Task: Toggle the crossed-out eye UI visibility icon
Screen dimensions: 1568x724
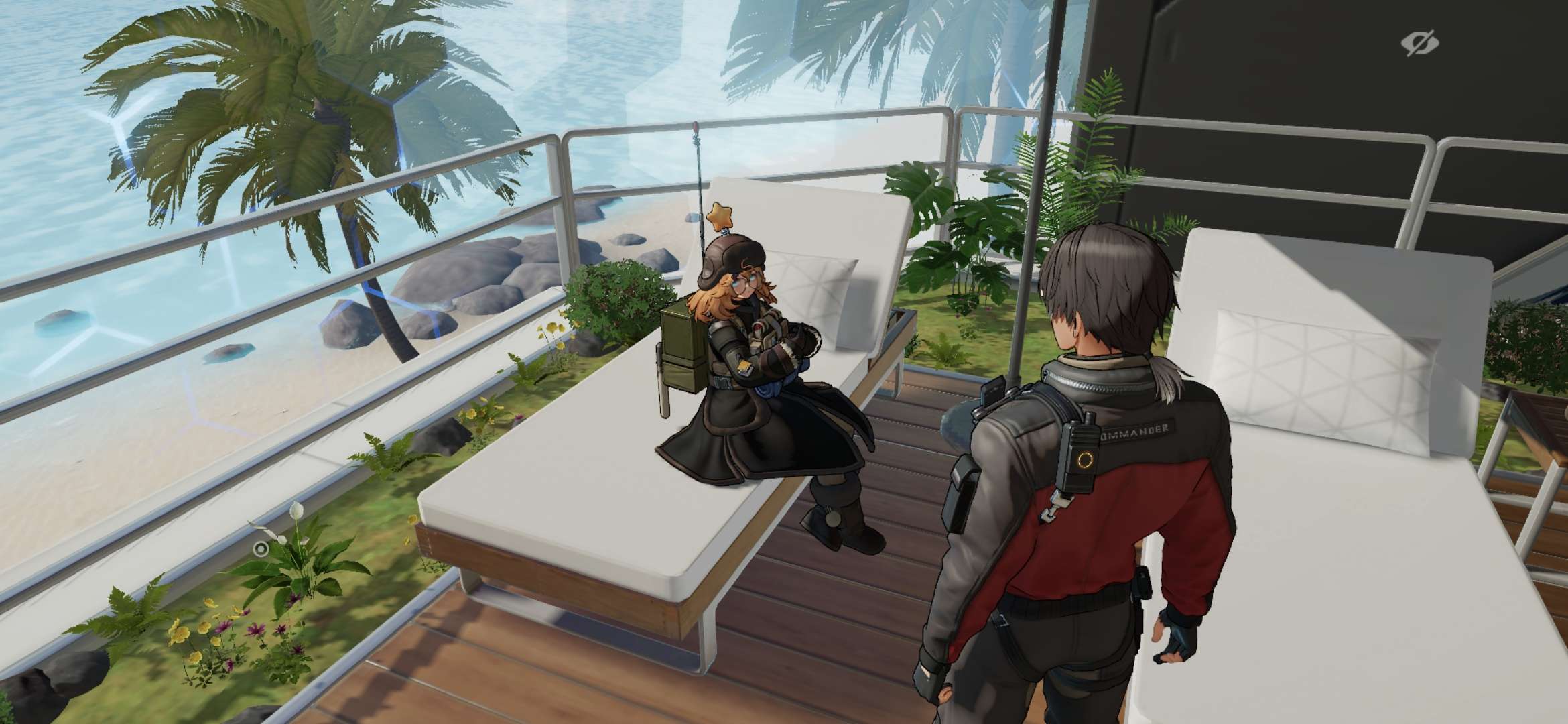Action: pos(1419,44)
